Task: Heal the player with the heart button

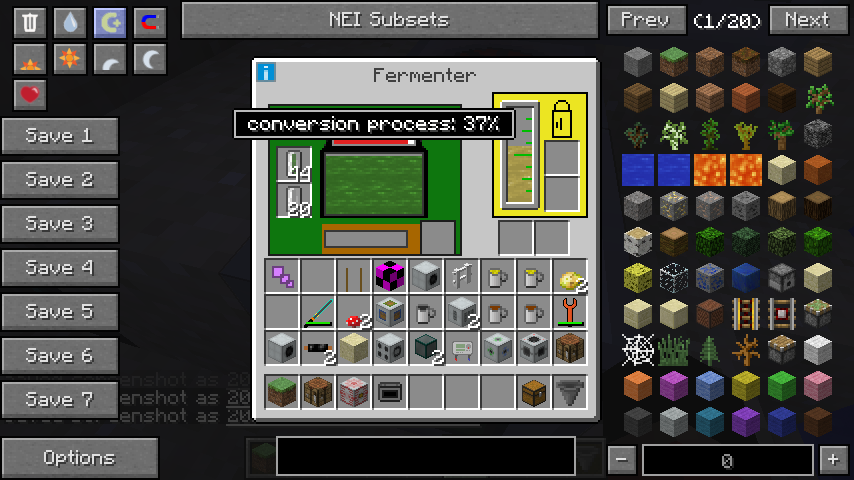Action: click(30, 95)
